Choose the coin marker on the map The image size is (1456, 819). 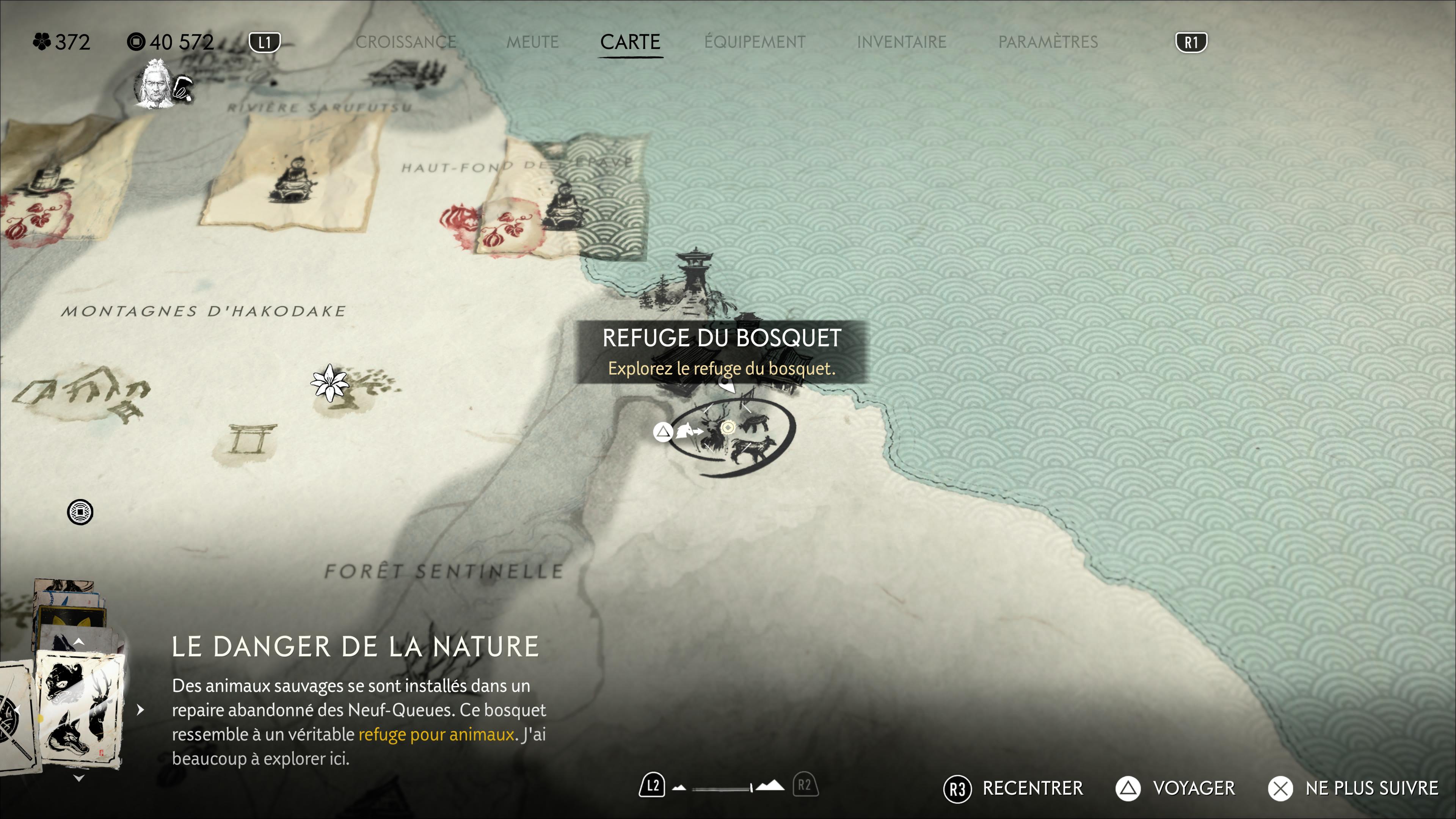pyautogui.click(x=80, y=512)
